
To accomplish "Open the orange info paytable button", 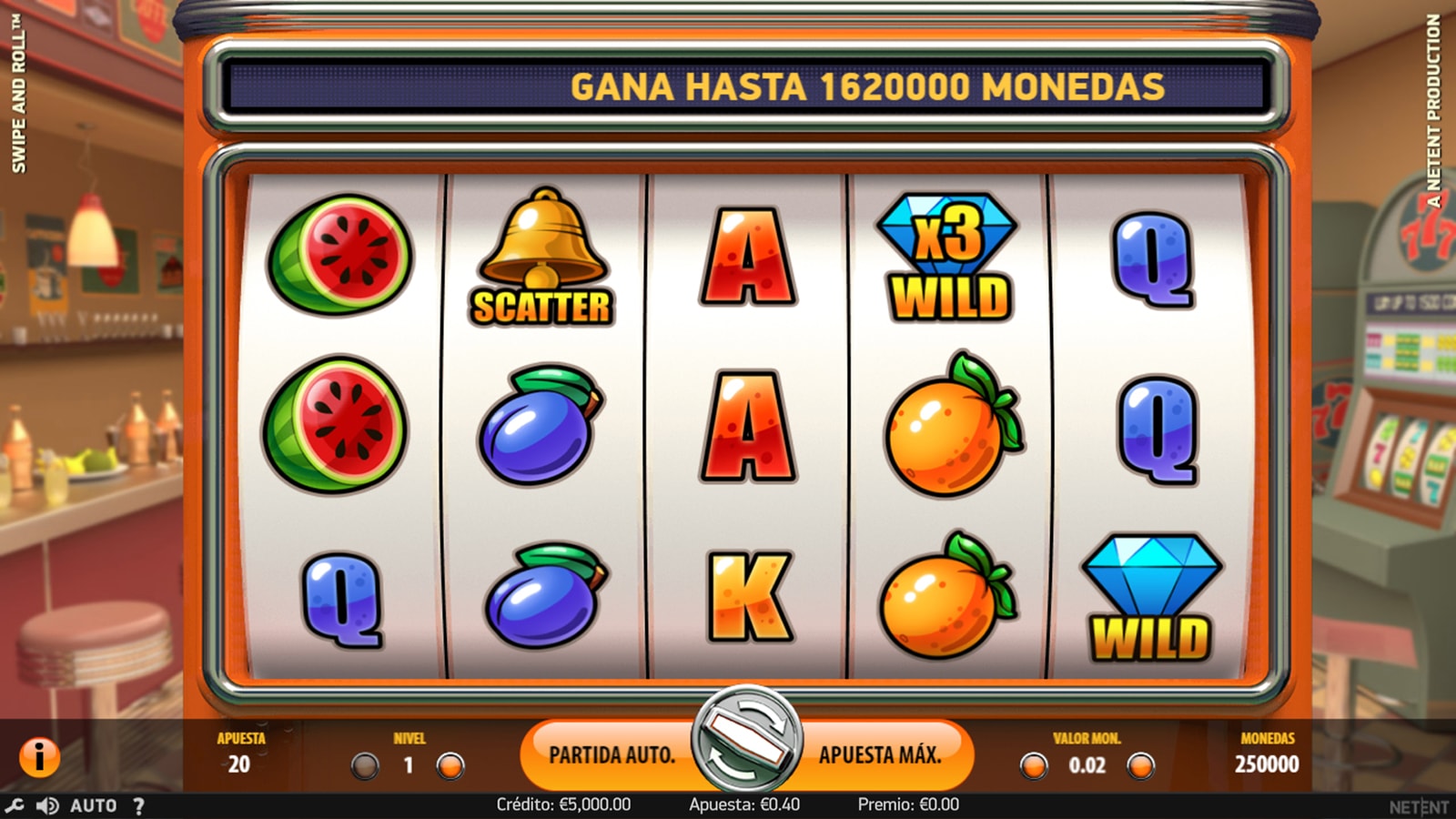I will click(39, 756).
